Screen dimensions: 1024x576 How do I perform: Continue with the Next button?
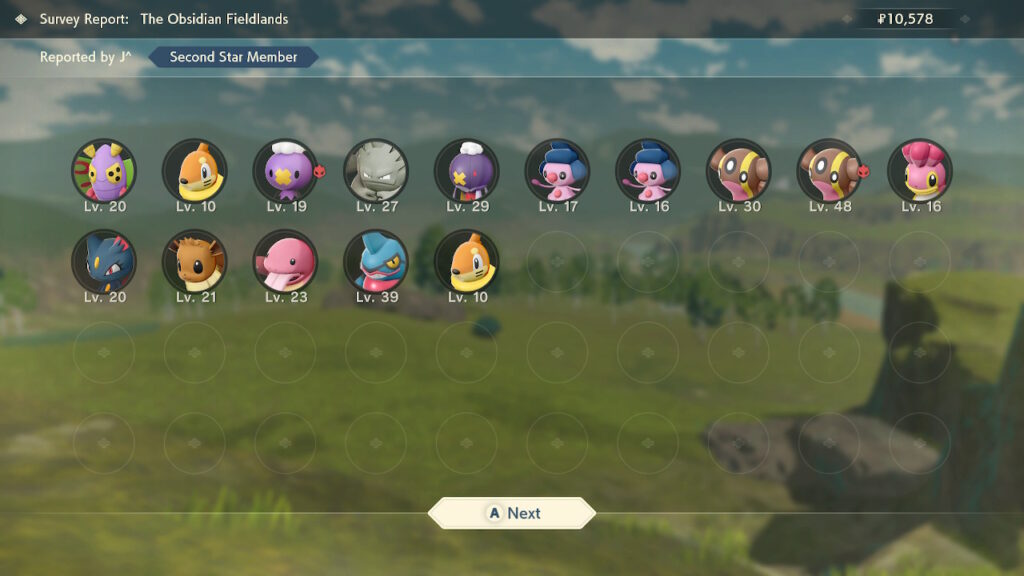coord(512,513)
